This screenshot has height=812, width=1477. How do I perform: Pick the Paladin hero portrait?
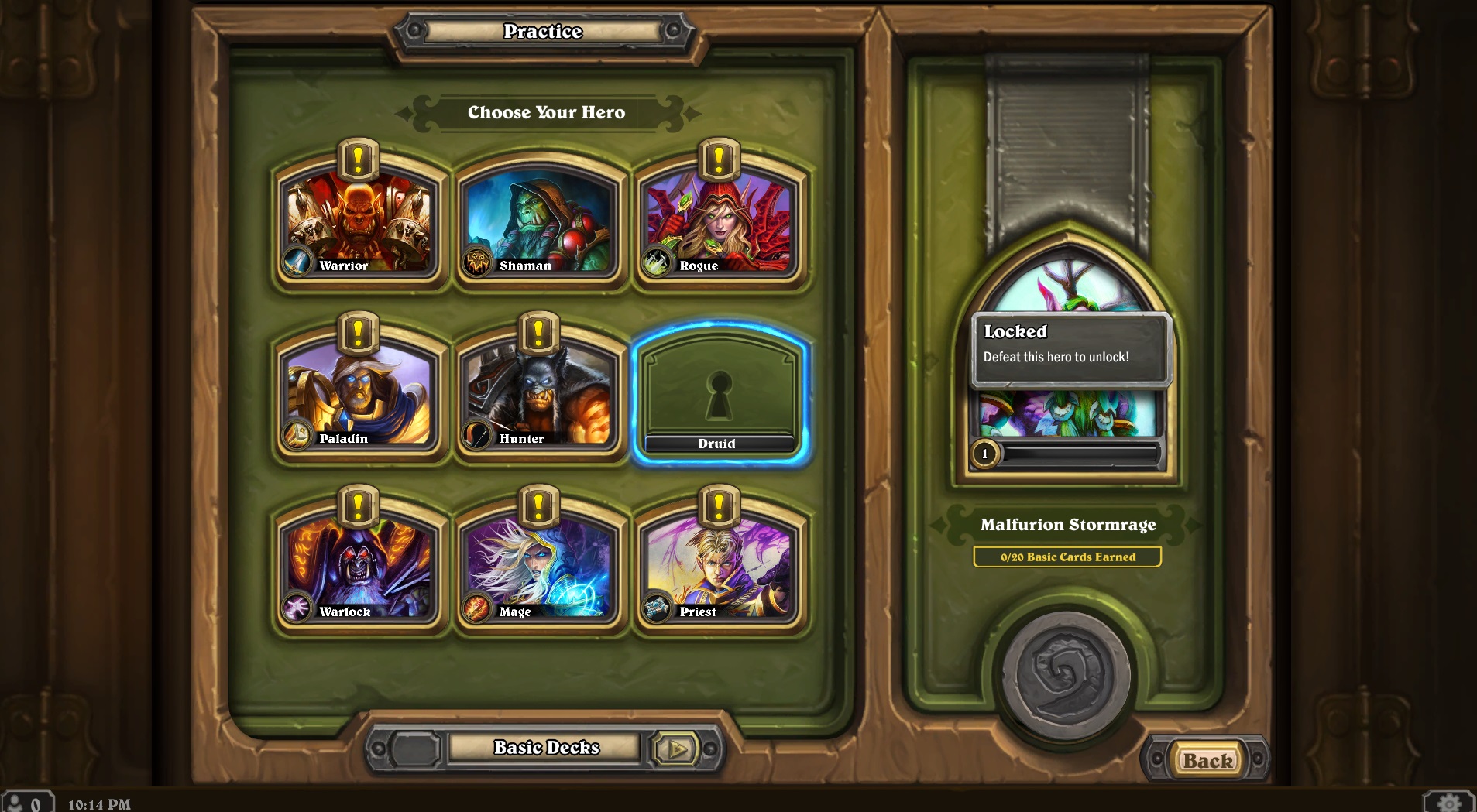point(360,395)
